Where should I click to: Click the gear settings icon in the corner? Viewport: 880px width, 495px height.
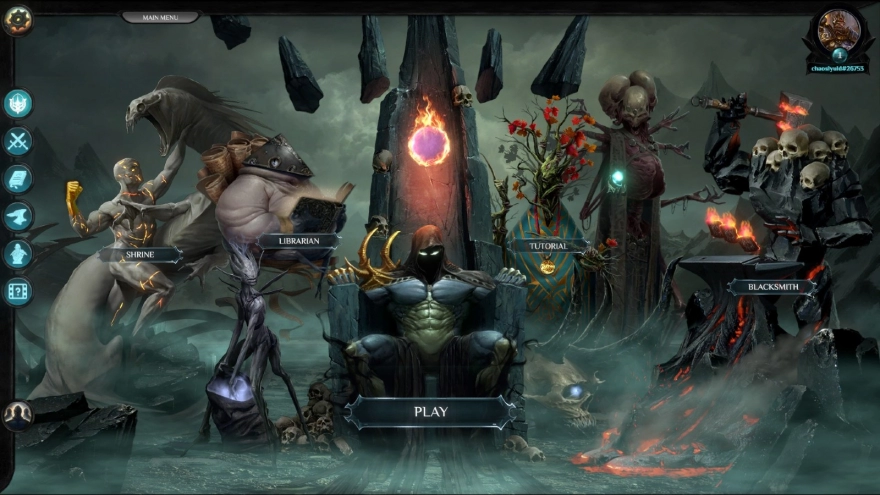18,20
